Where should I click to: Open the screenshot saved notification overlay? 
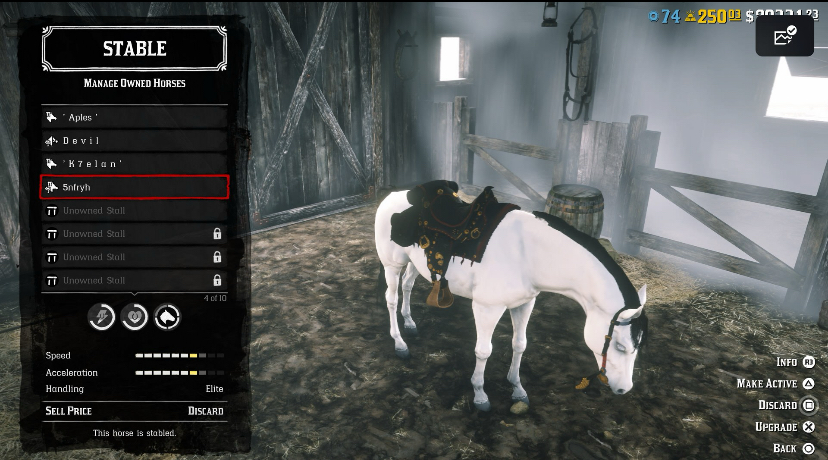[784, 38]
